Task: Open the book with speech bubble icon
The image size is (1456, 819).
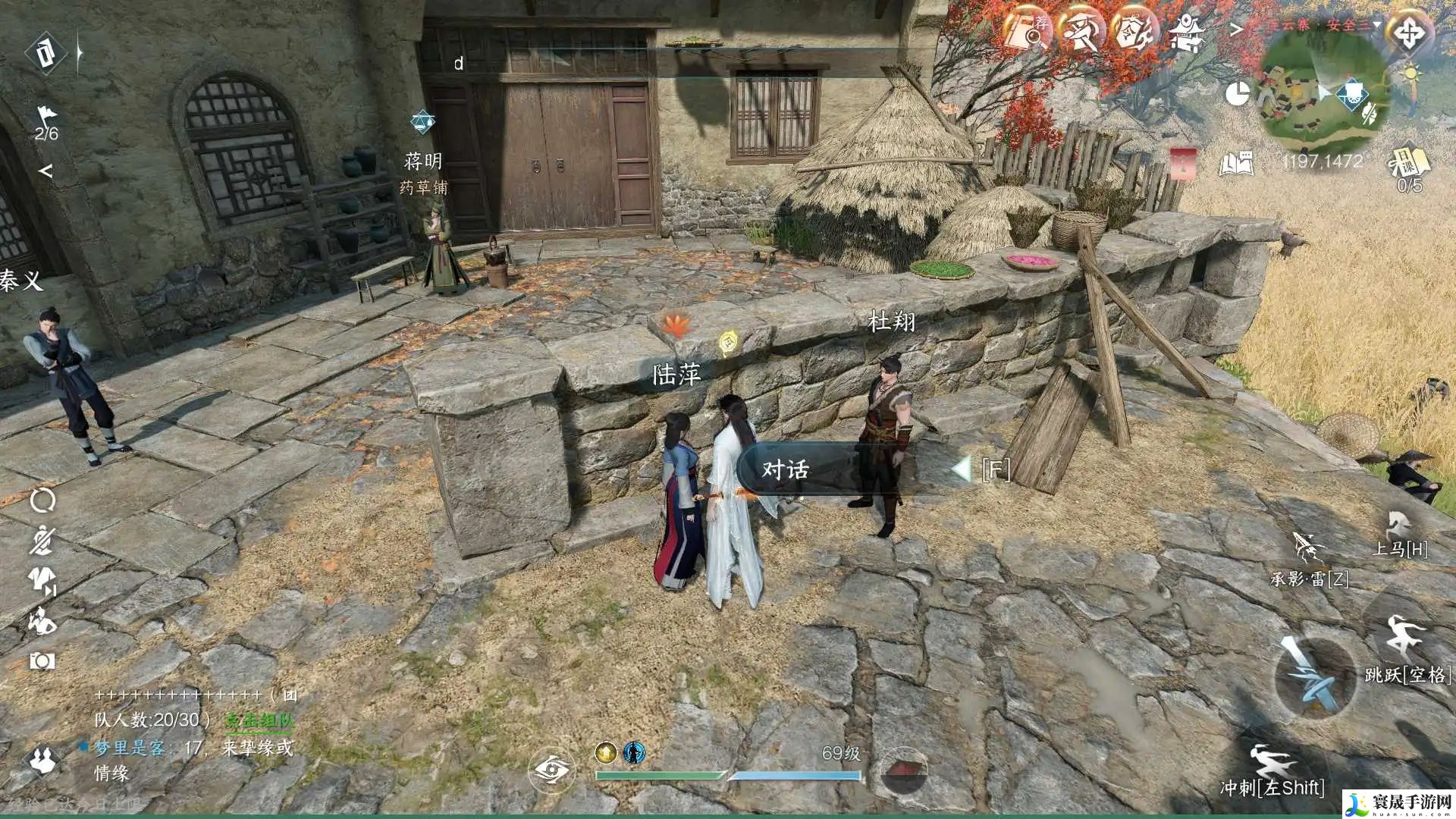Action: coord(1235,163)
